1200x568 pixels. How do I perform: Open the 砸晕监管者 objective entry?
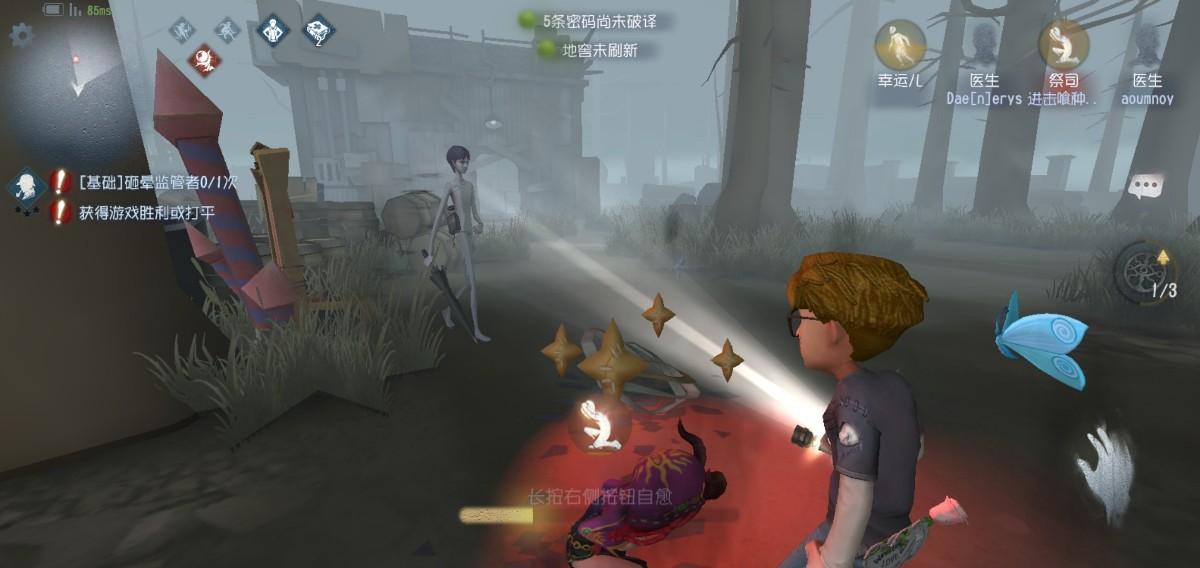tap(148, 182)
